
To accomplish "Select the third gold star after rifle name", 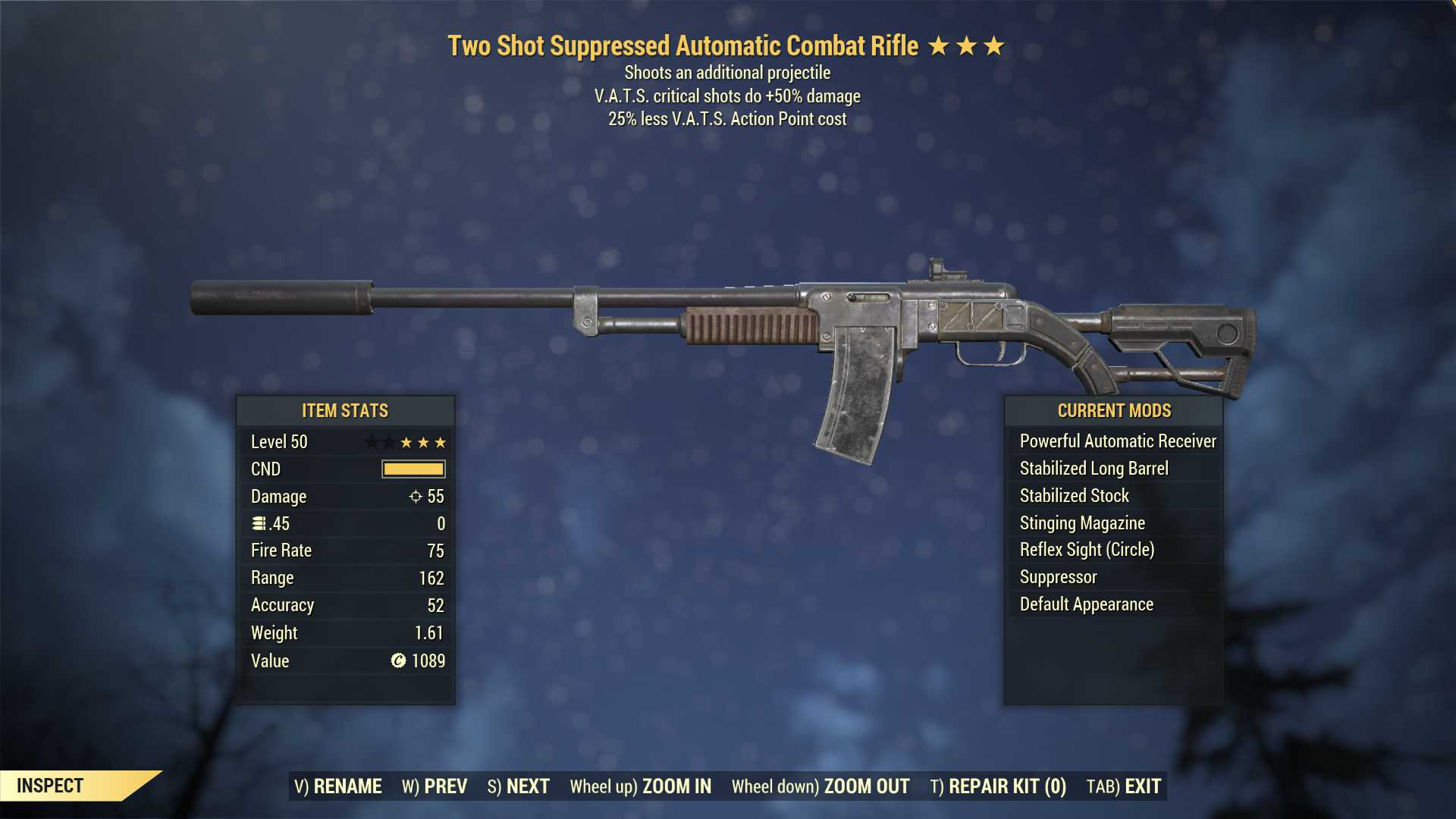I will tap(996, 45).
